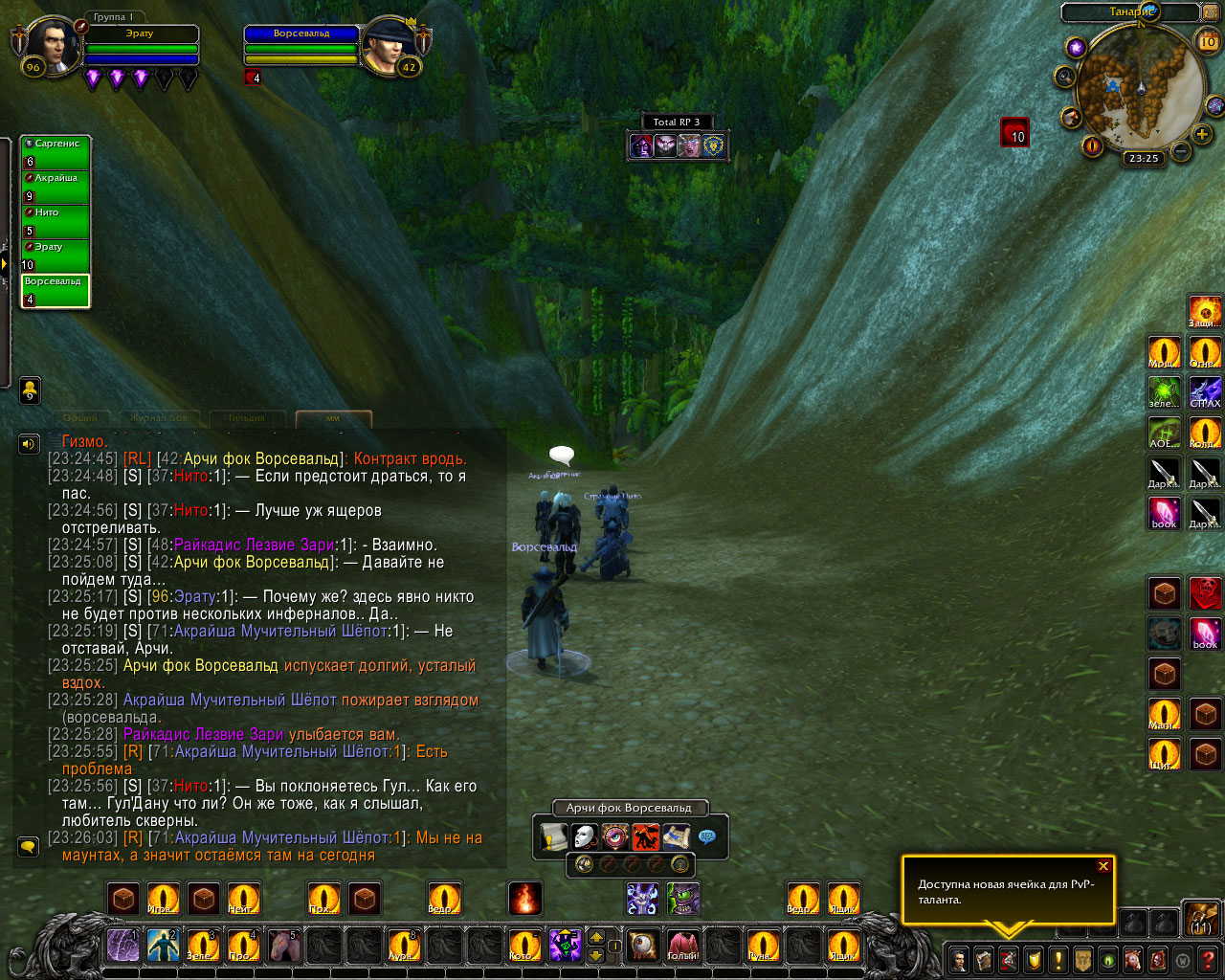Page up the main action bar
This screenshot has width=1225, height=980.
[x=595, y=938]
